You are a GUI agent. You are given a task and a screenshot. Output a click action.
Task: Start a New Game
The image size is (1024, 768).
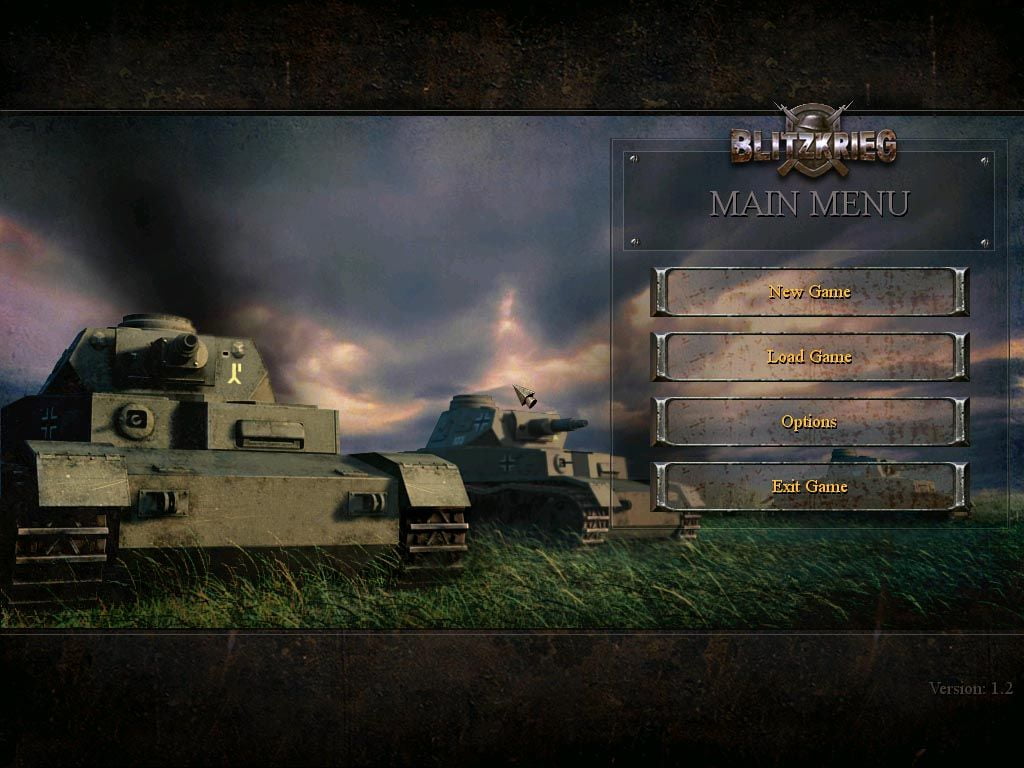[809, 292]
